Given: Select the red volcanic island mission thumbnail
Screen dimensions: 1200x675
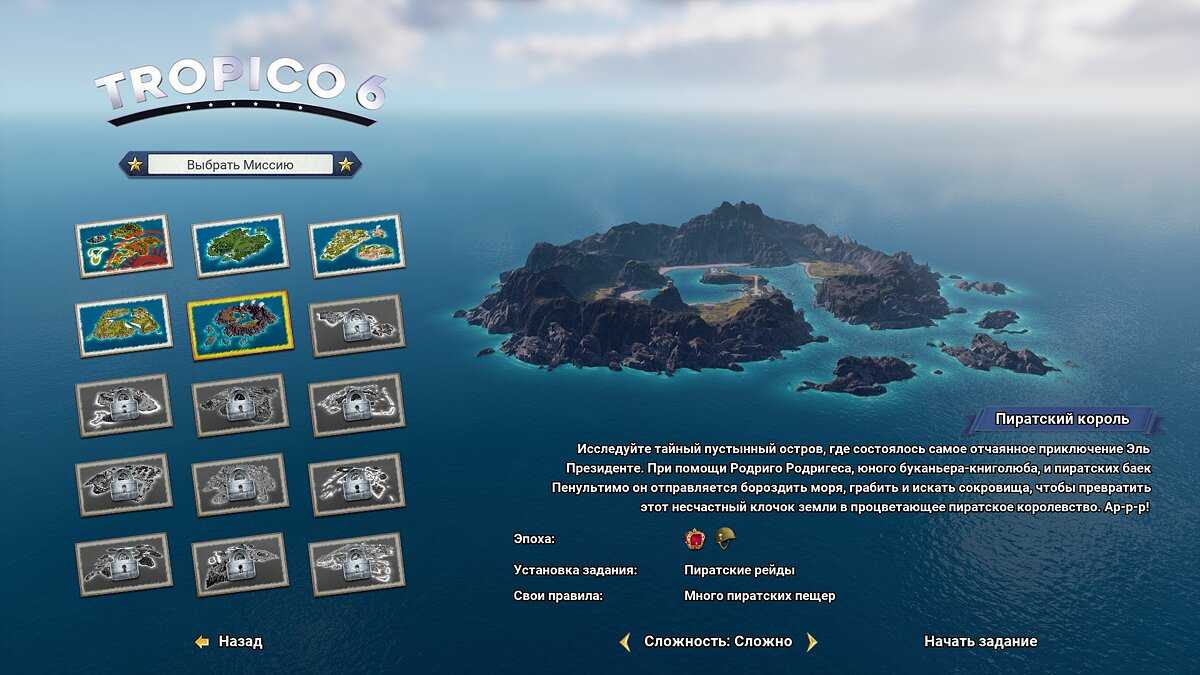Looking at the screenshot, I should coord(124,246).
